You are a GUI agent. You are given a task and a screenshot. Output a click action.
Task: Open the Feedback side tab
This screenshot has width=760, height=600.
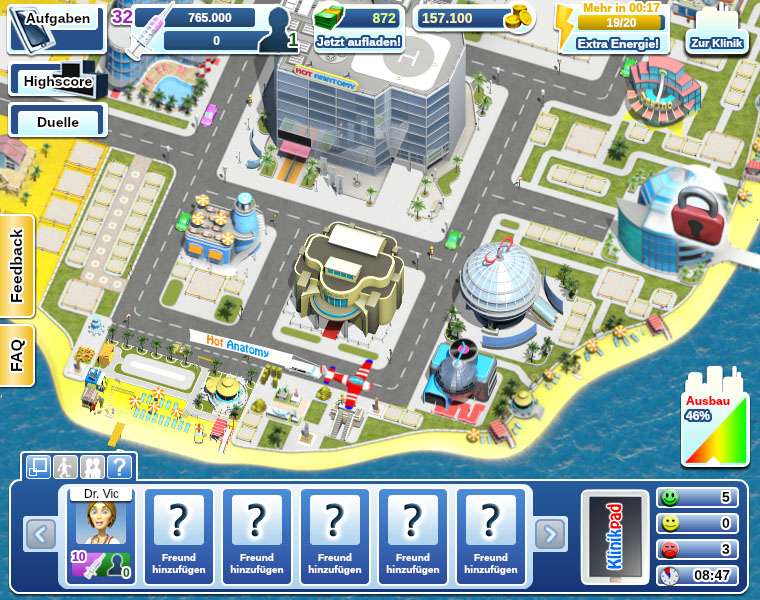tap(16, 267)
